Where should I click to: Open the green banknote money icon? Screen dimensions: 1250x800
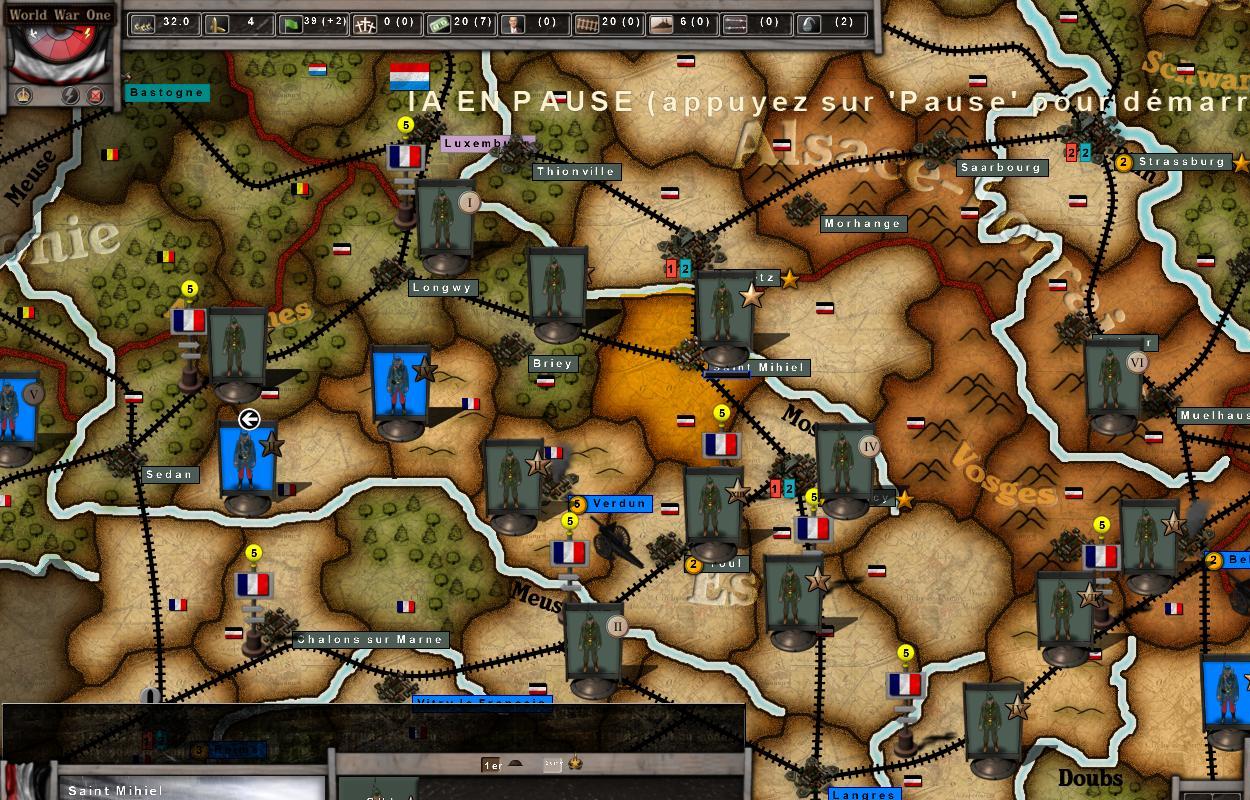coord(438,24)
